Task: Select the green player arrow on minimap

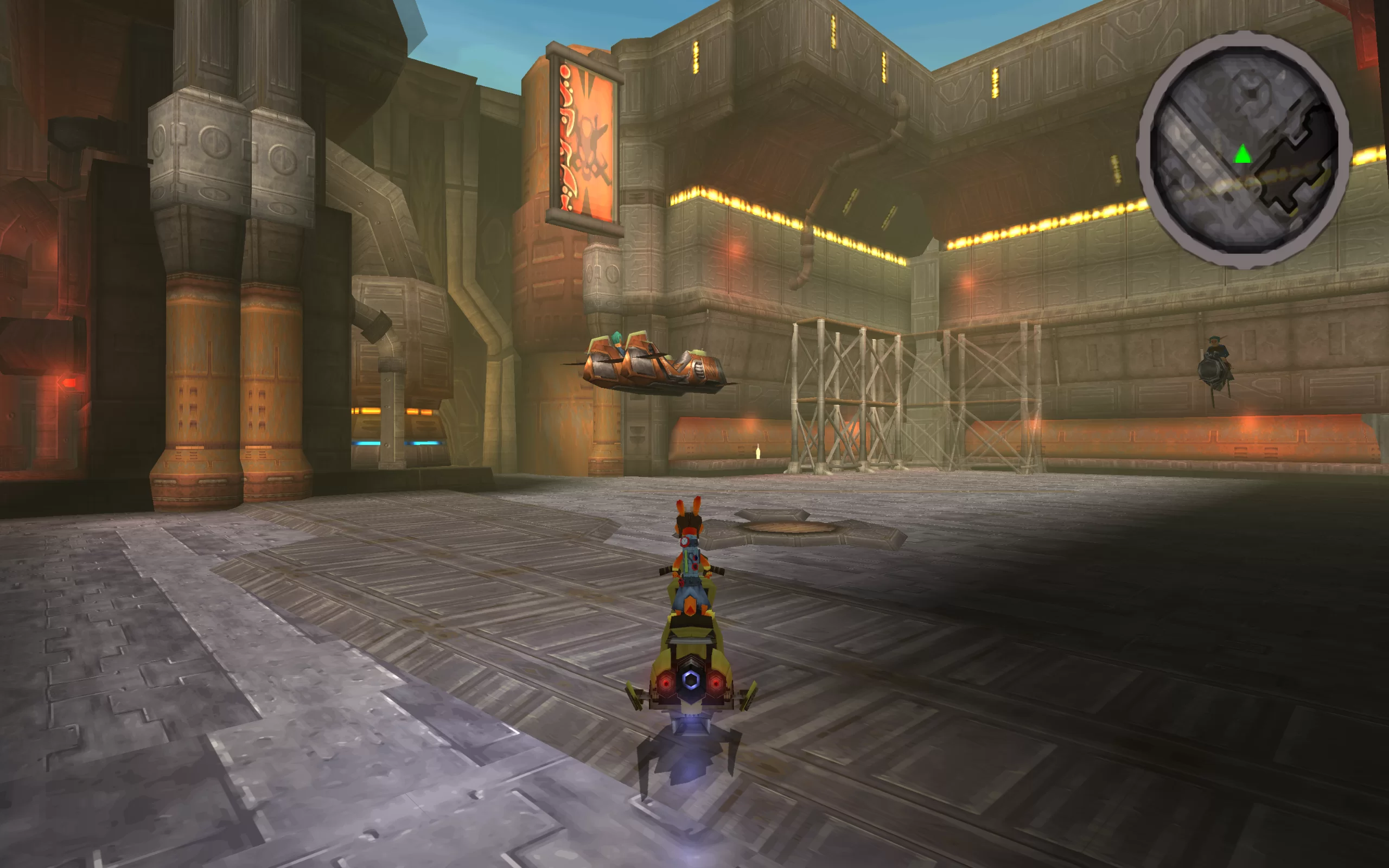Action: pyautogui.click(x=1242, y=154)
